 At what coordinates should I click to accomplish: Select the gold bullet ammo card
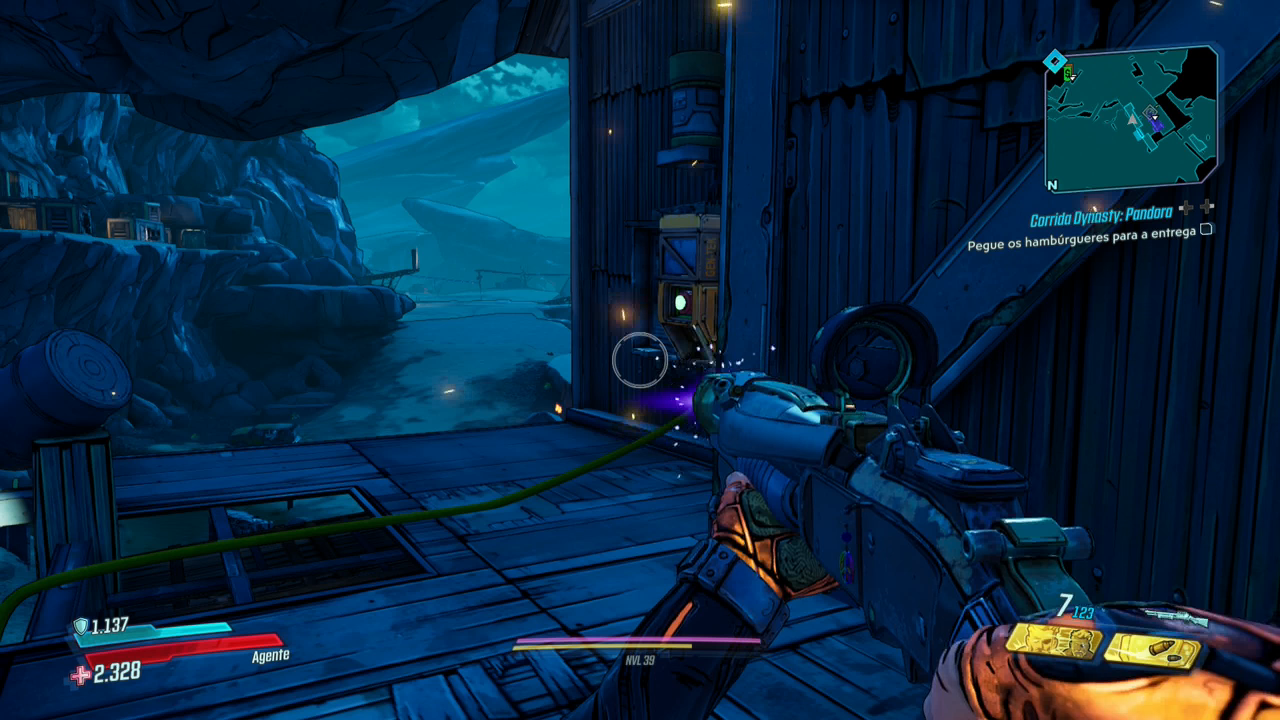point(1151,650)
